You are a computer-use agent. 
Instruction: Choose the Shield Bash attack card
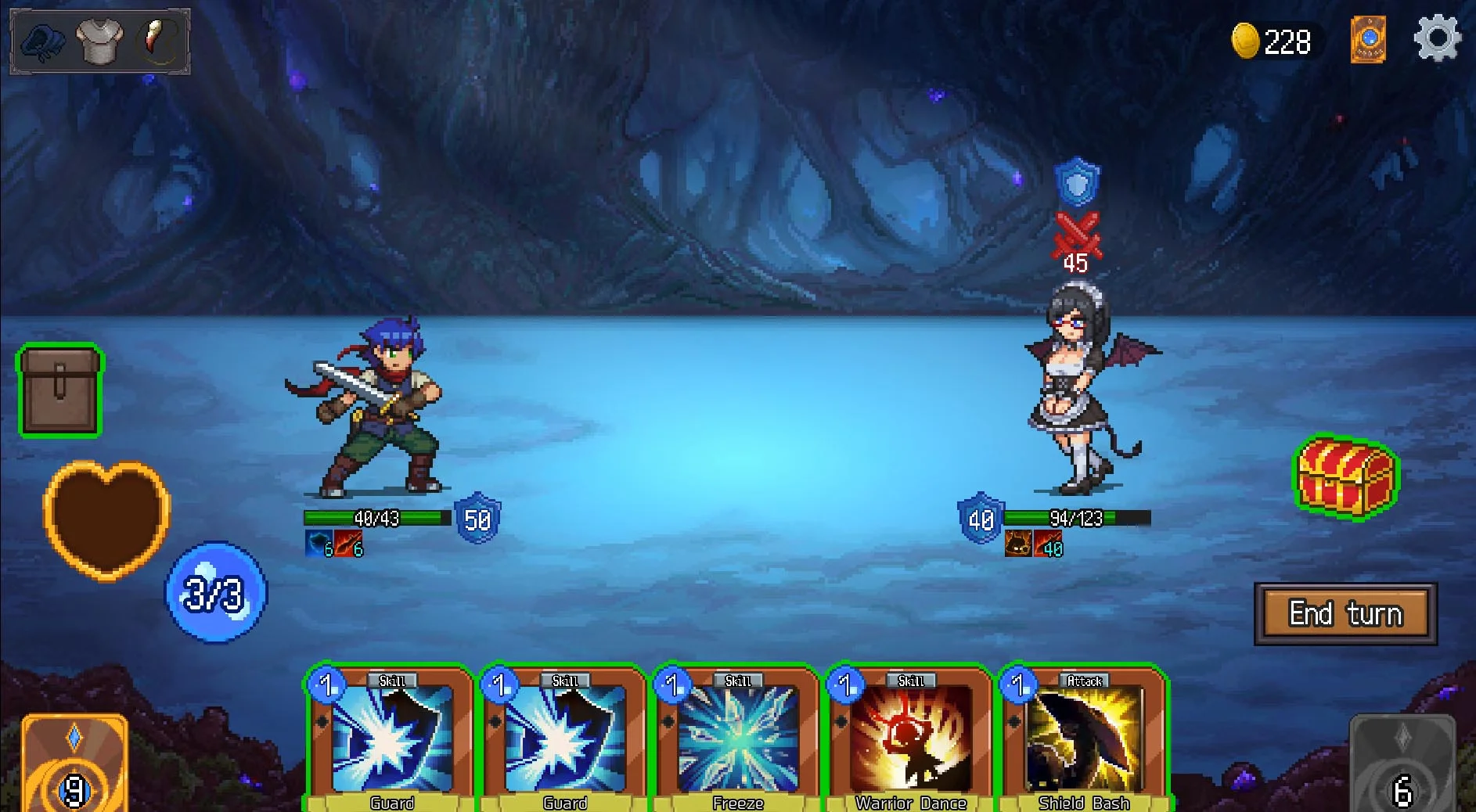point(1083,739)
